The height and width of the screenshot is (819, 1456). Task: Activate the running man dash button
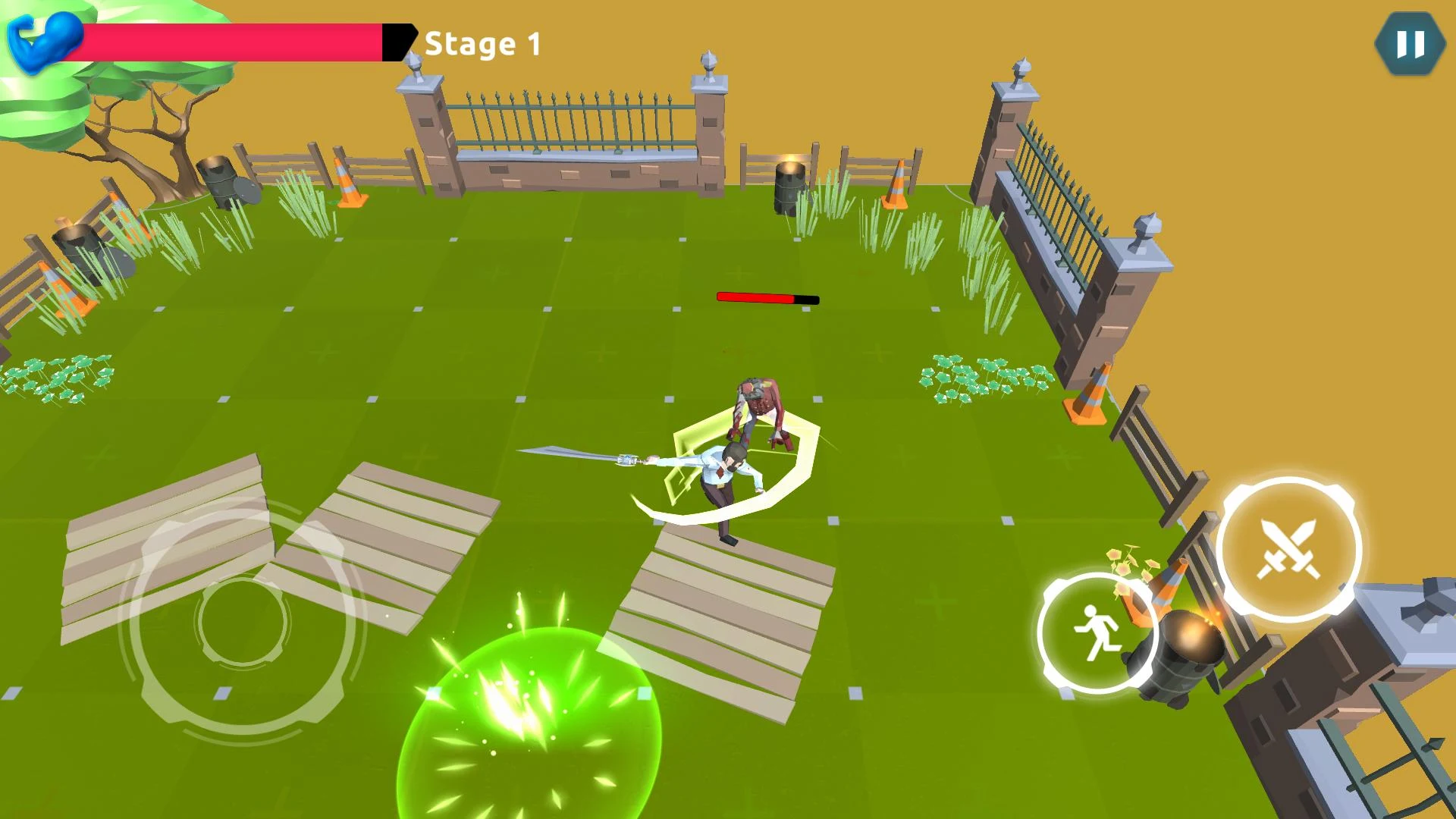click(1097, 633)
